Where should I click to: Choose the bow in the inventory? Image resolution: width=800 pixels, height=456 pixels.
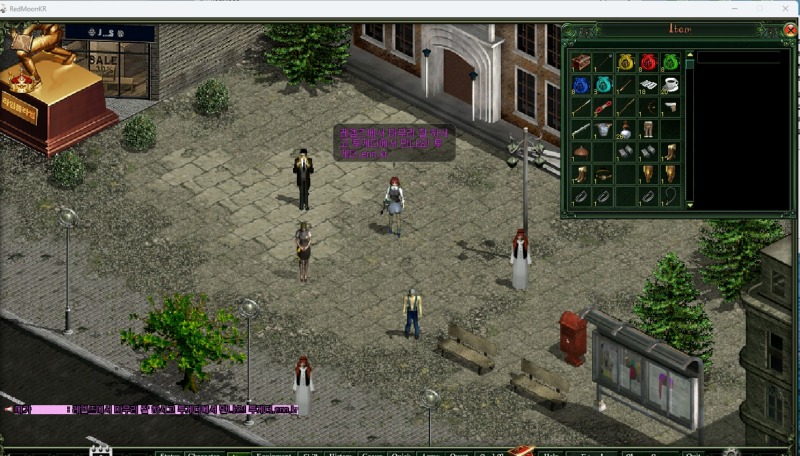coord(648,108)
